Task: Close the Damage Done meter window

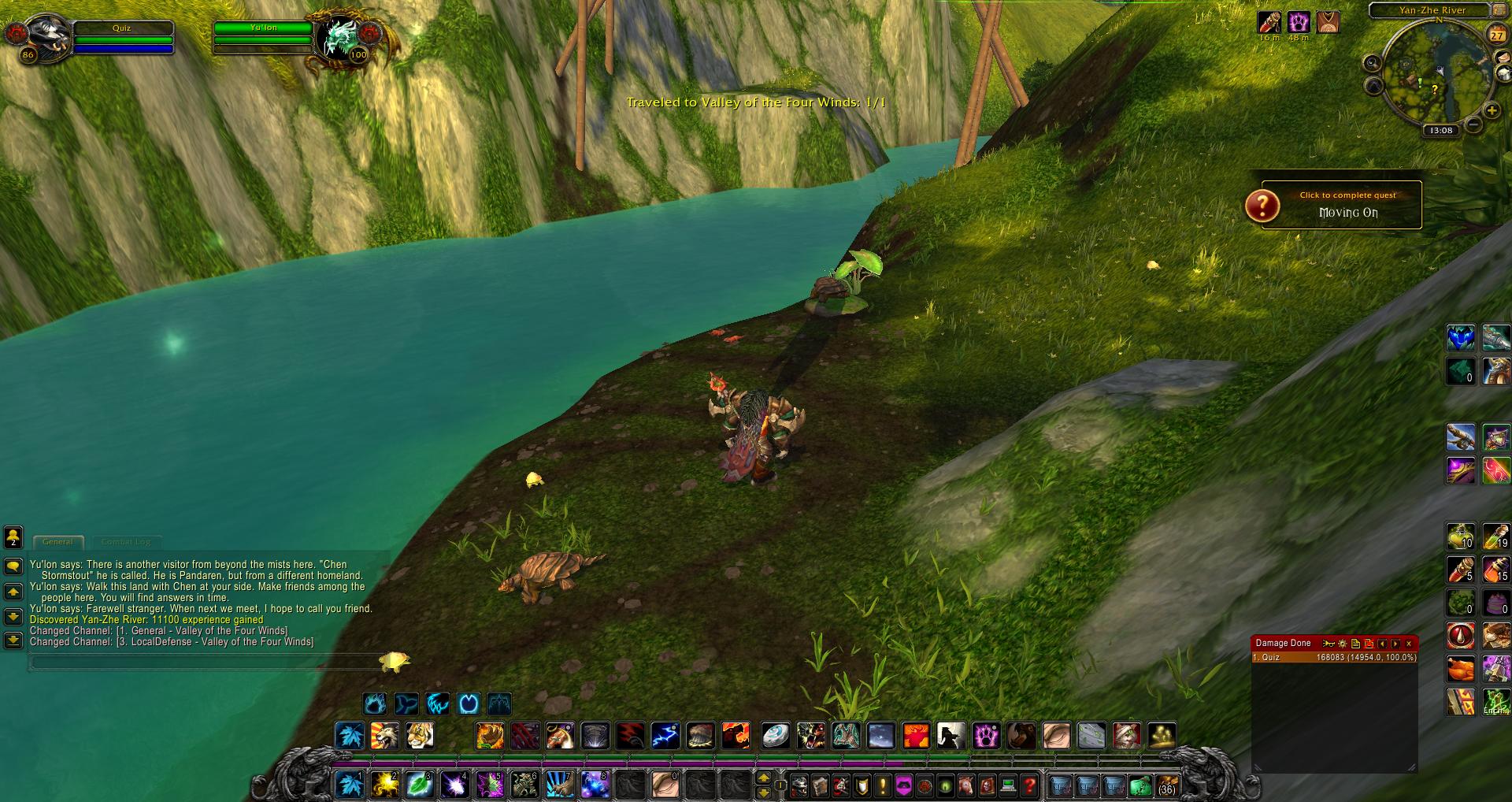Action: (1409, 644)
